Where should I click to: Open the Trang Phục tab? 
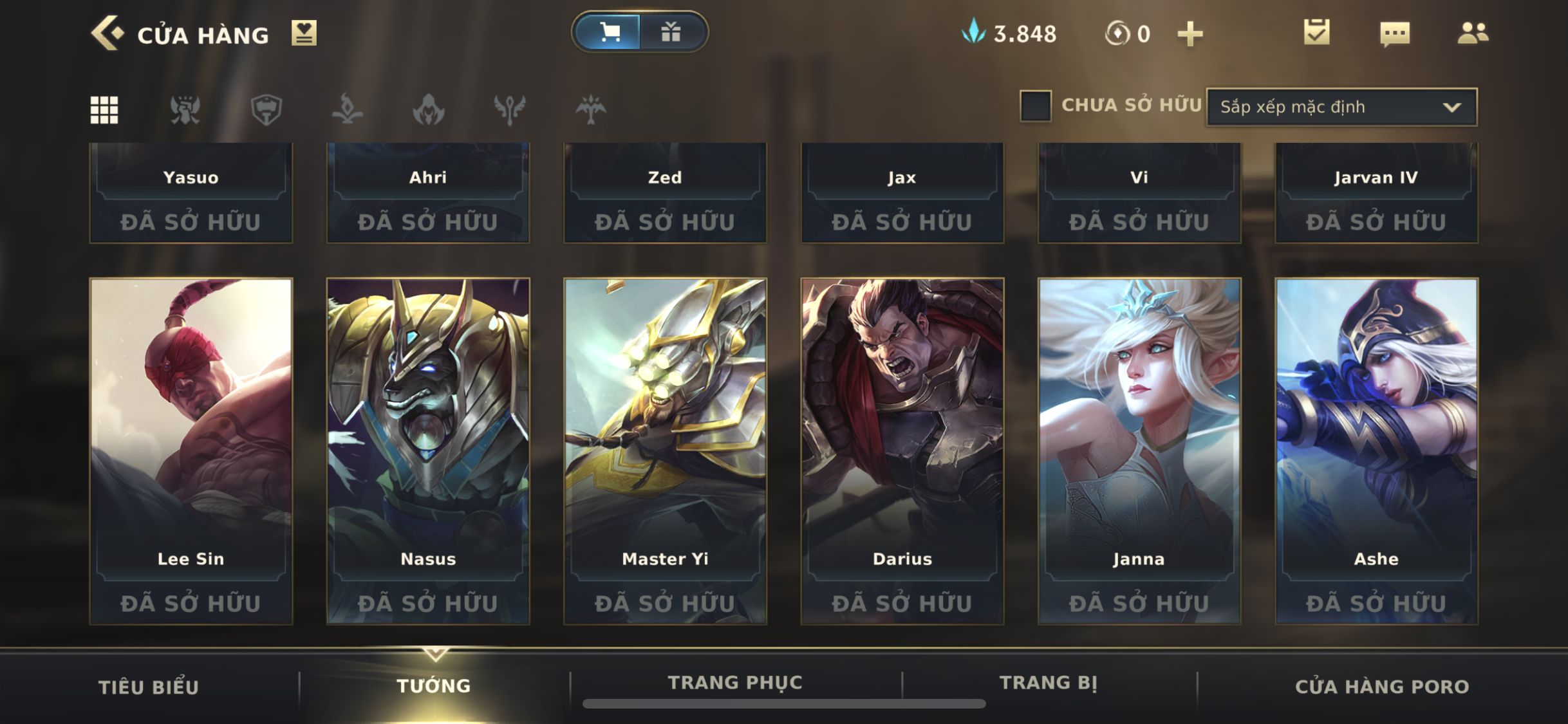735,682
